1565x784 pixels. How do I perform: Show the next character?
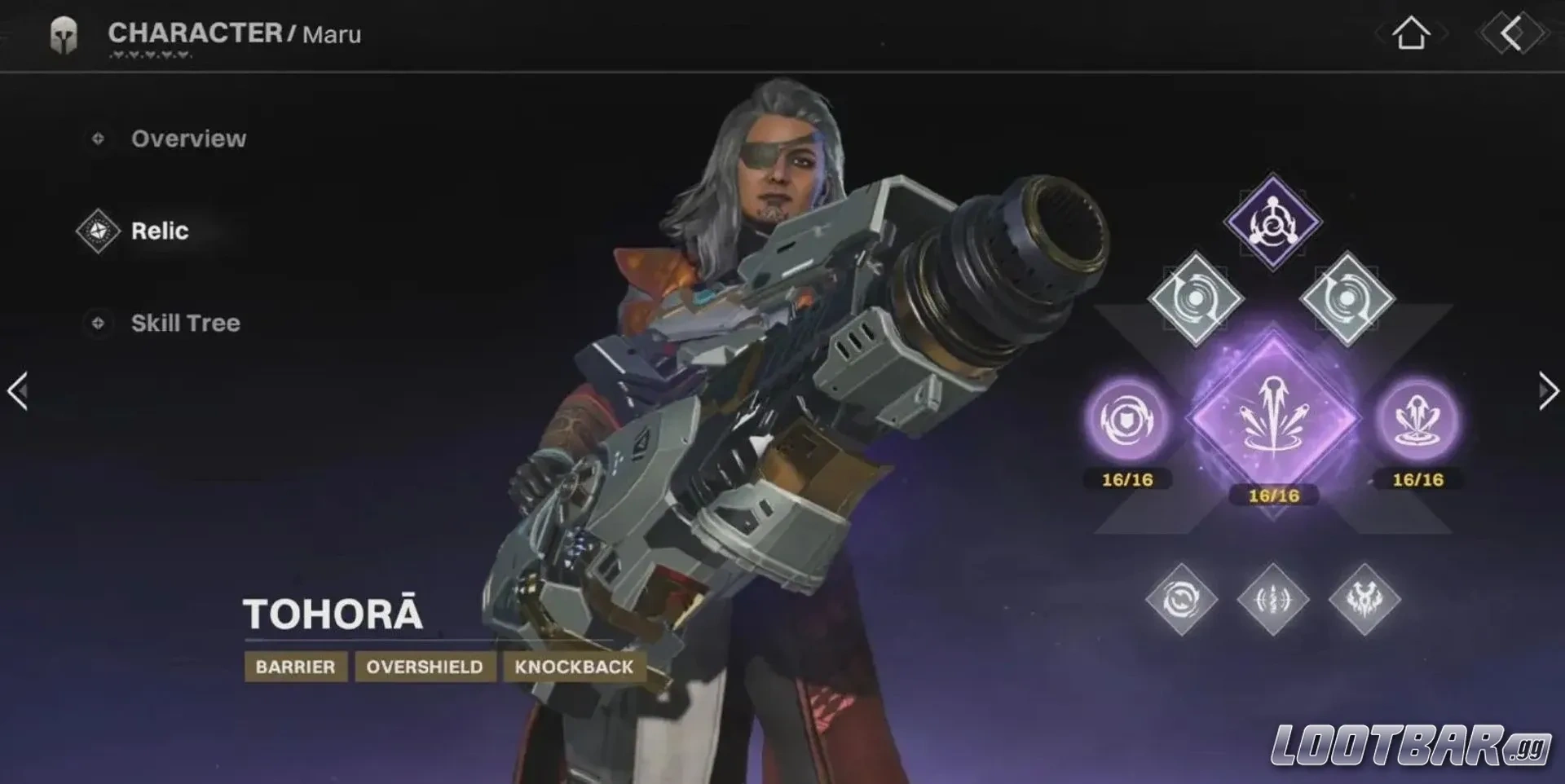pyautogui.click(x=1547, y=391)
